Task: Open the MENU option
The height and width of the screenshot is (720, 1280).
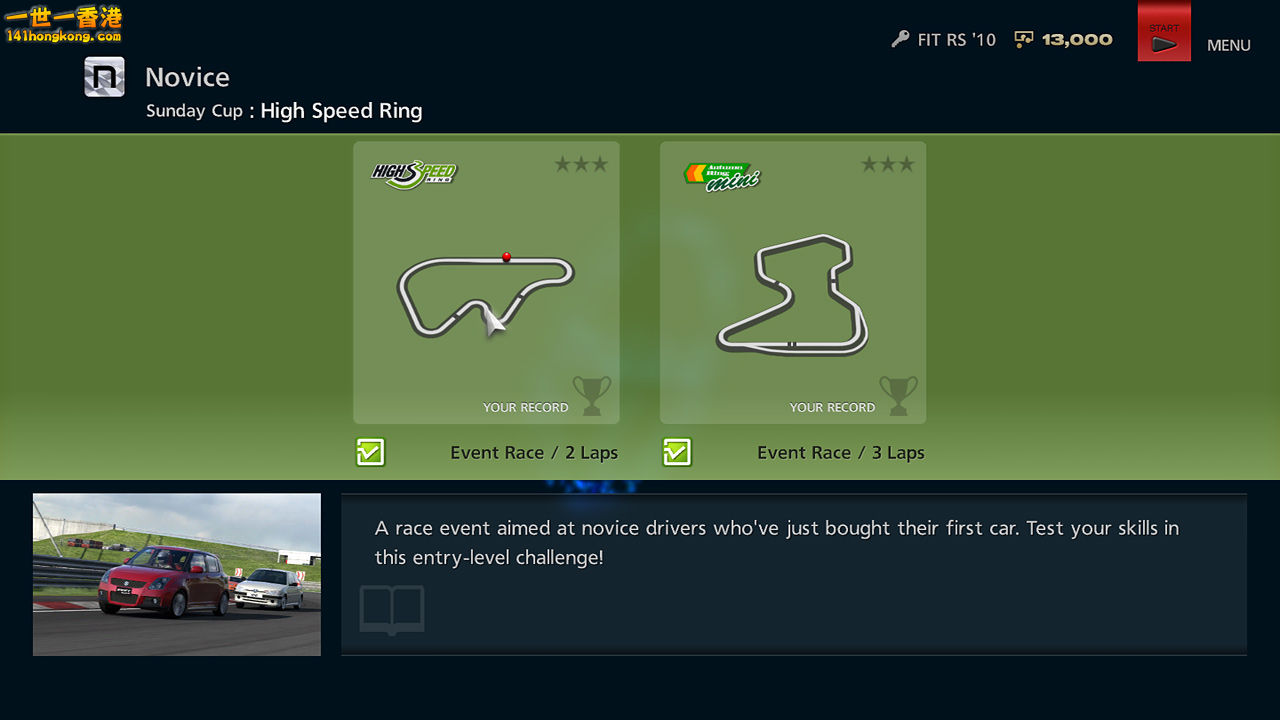Action: pyautogui.click(x=1228, y=45)
